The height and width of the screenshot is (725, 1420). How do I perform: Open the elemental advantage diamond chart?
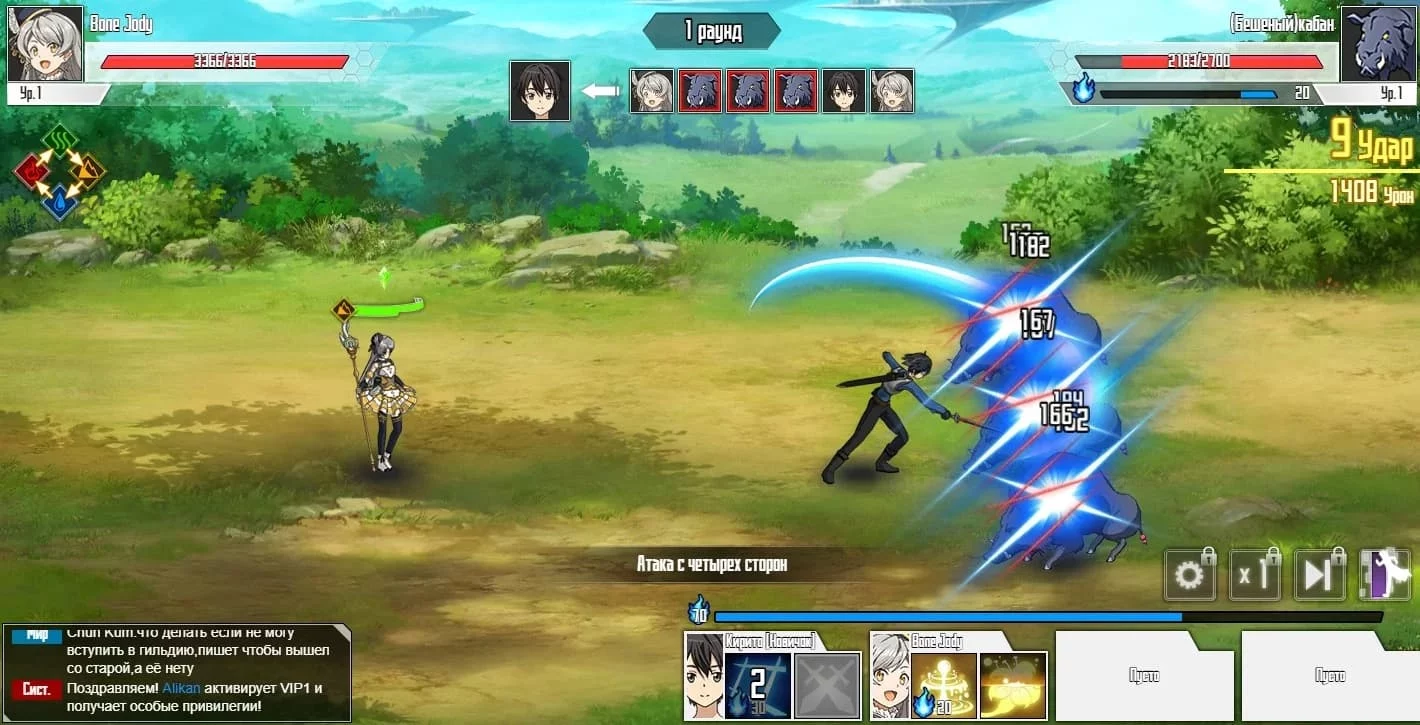coord(60,172)
